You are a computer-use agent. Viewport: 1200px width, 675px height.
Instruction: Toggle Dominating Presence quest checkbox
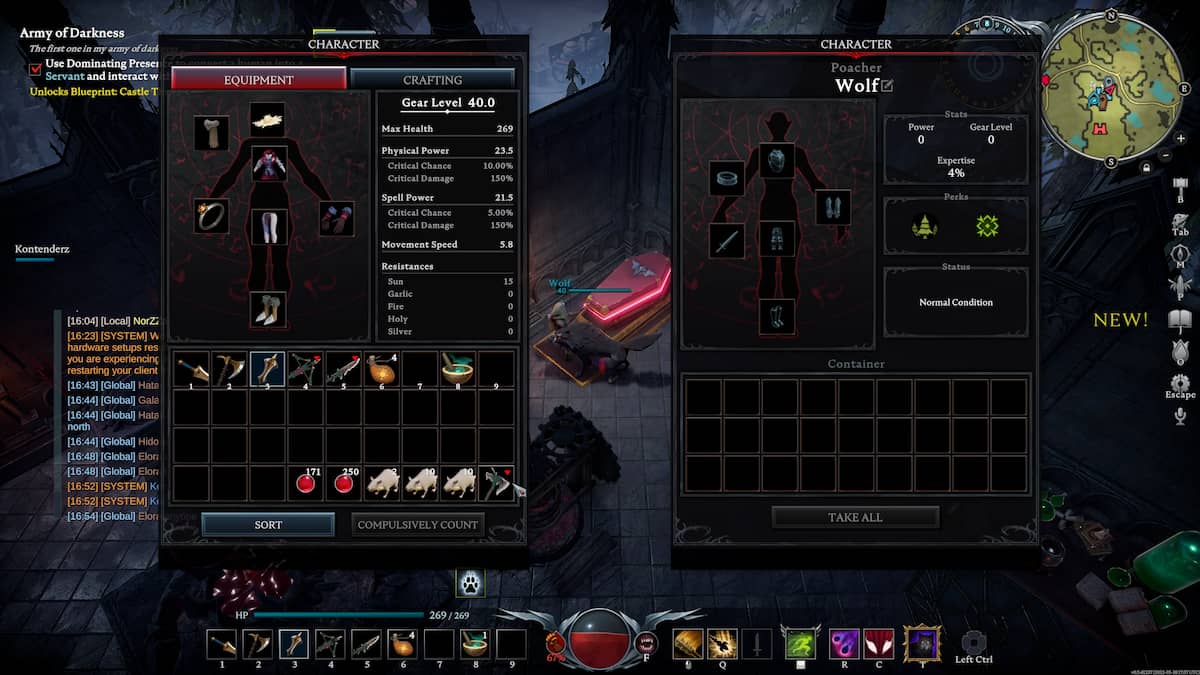[36, 68]
